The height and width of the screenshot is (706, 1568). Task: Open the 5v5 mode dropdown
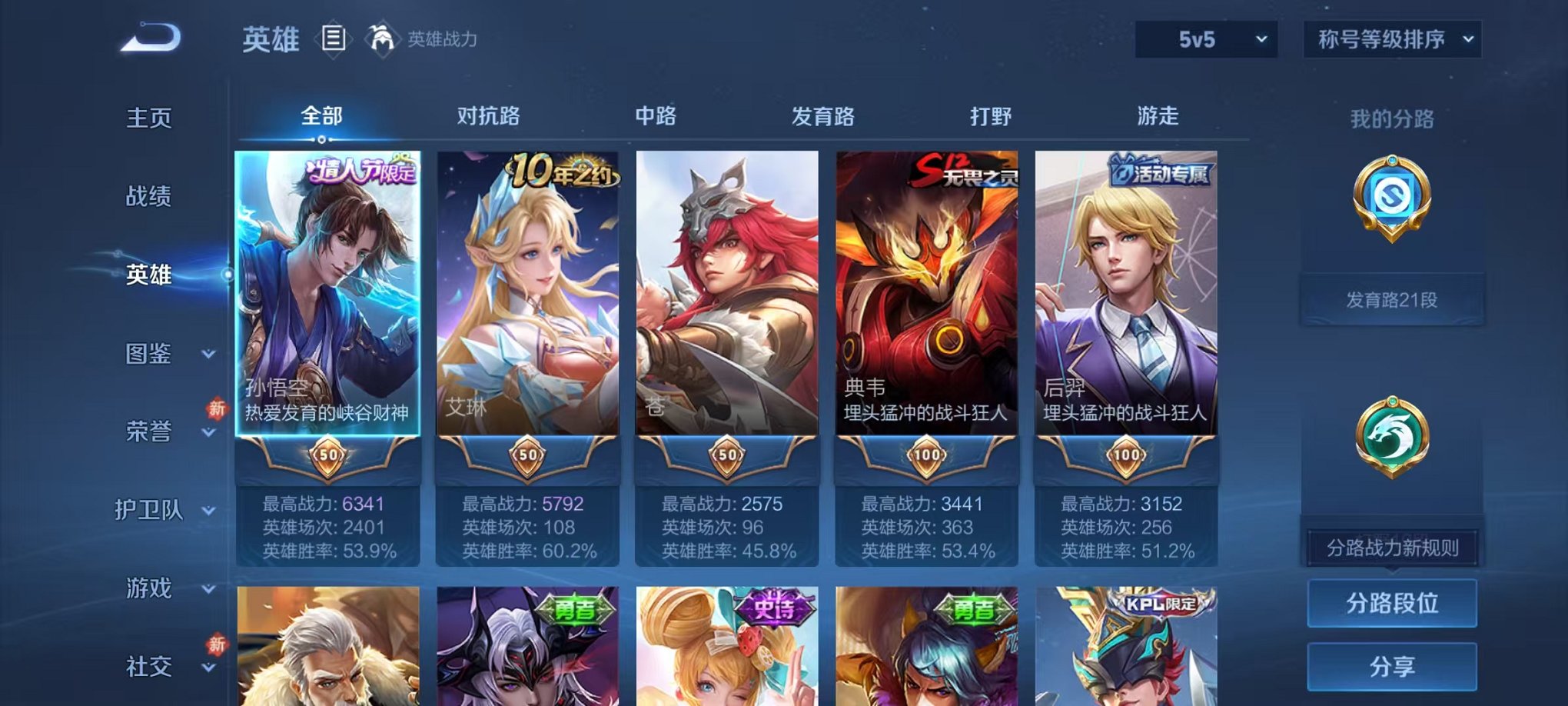(1204, 38)
